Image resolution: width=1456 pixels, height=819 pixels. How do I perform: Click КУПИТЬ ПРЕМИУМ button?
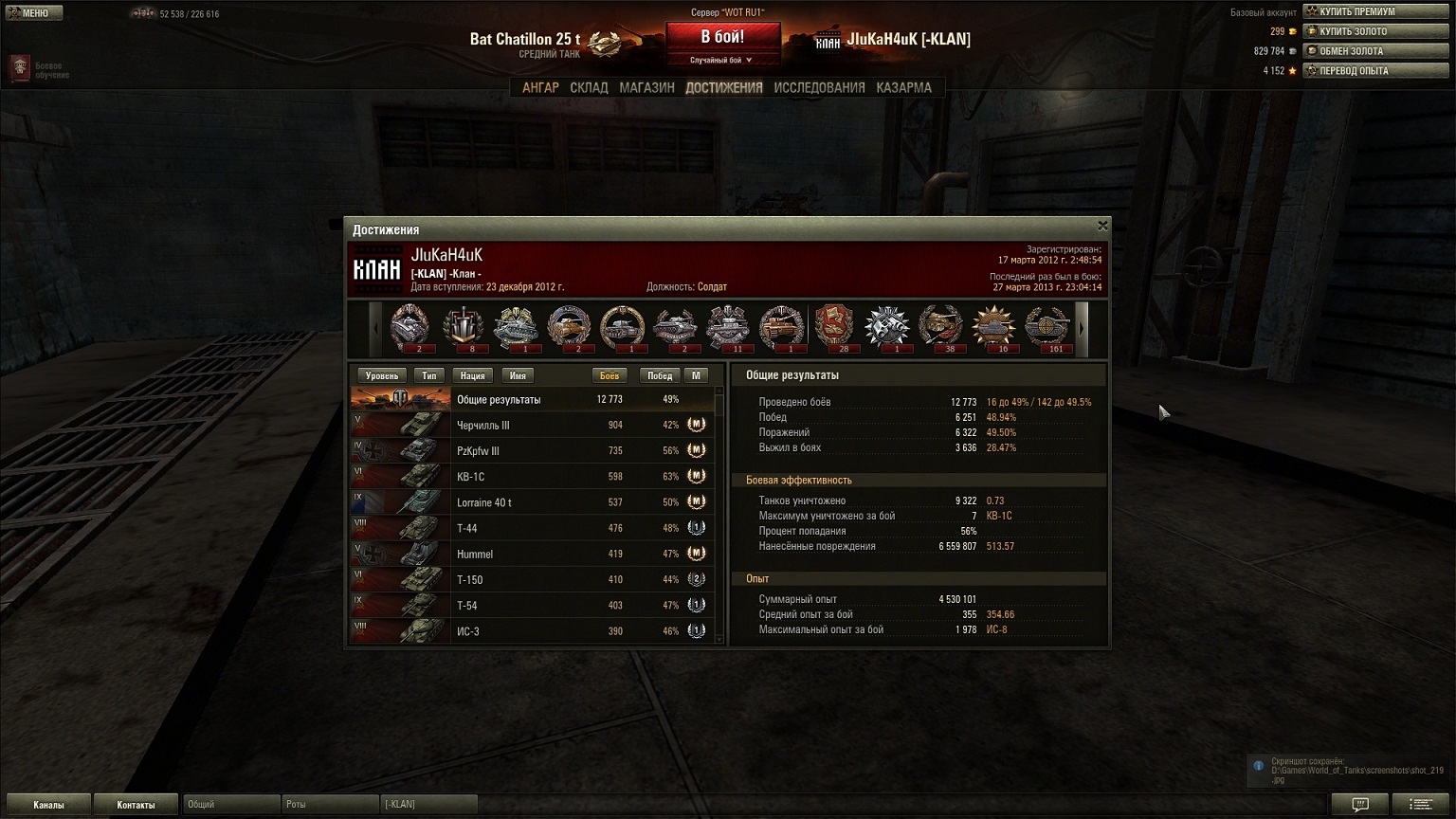pyautogui.click(x=1375, y=11)
